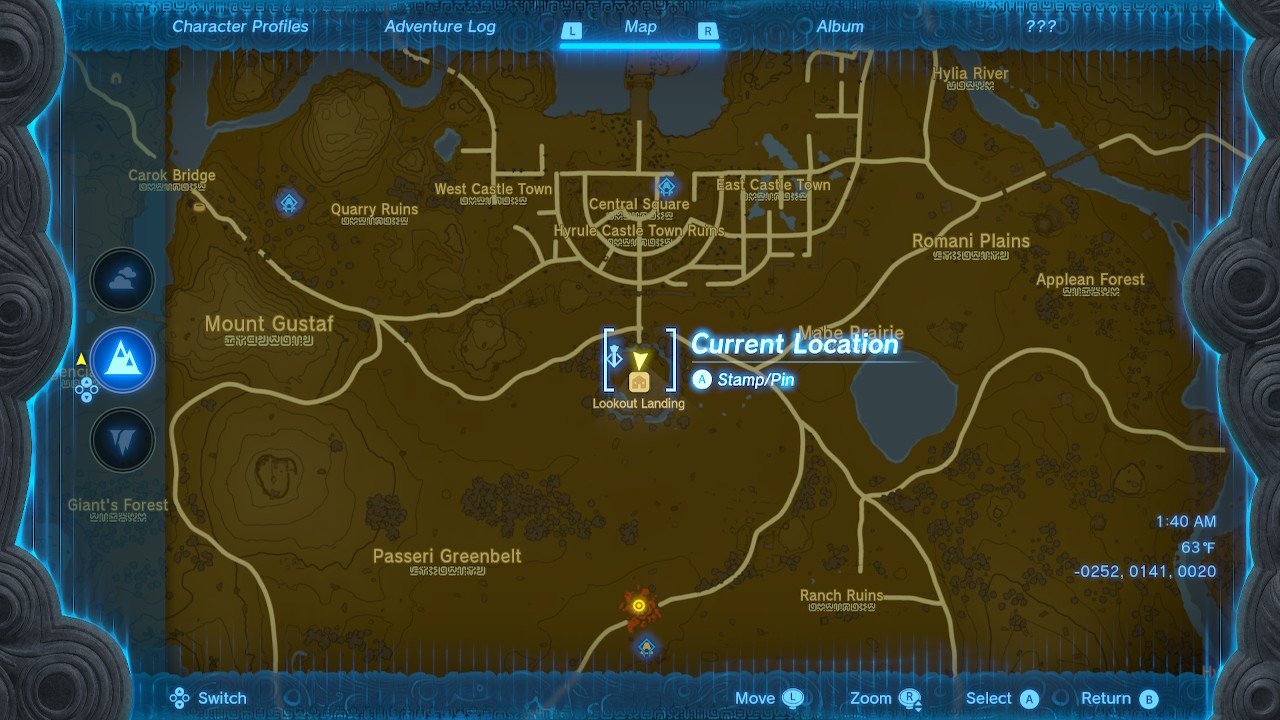Select the sky map layer cloud icon
Image resolution: width=1280 pixels, height=720 pixels.
pos(122,279)
